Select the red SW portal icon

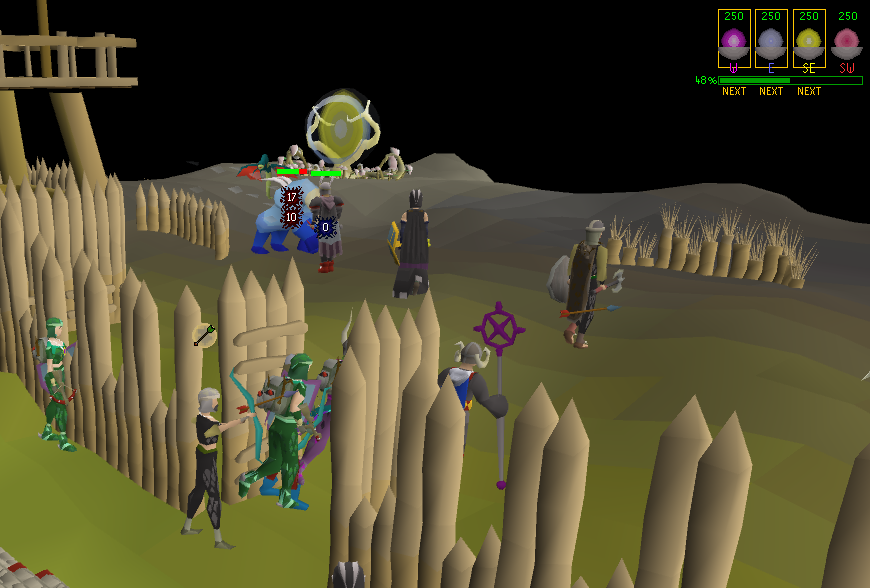(x=847, y=42)
